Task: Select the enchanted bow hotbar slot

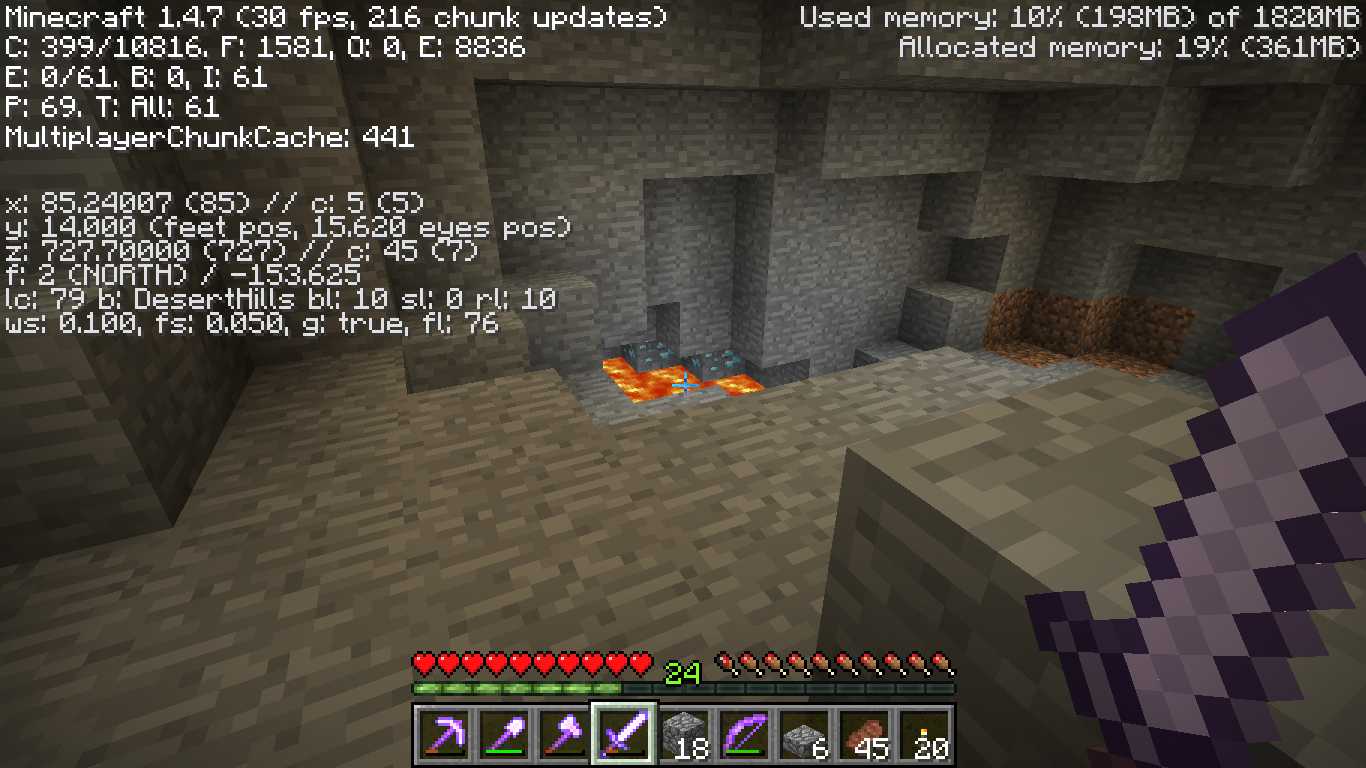Action: pos(744,736)
